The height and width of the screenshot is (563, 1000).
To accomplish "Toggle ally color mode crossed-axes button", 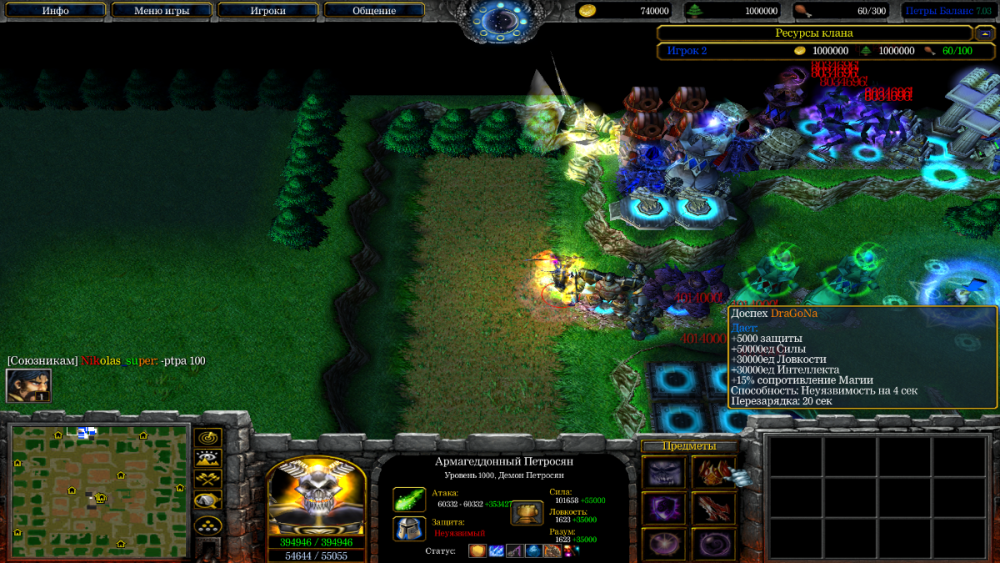I will 208,480.
